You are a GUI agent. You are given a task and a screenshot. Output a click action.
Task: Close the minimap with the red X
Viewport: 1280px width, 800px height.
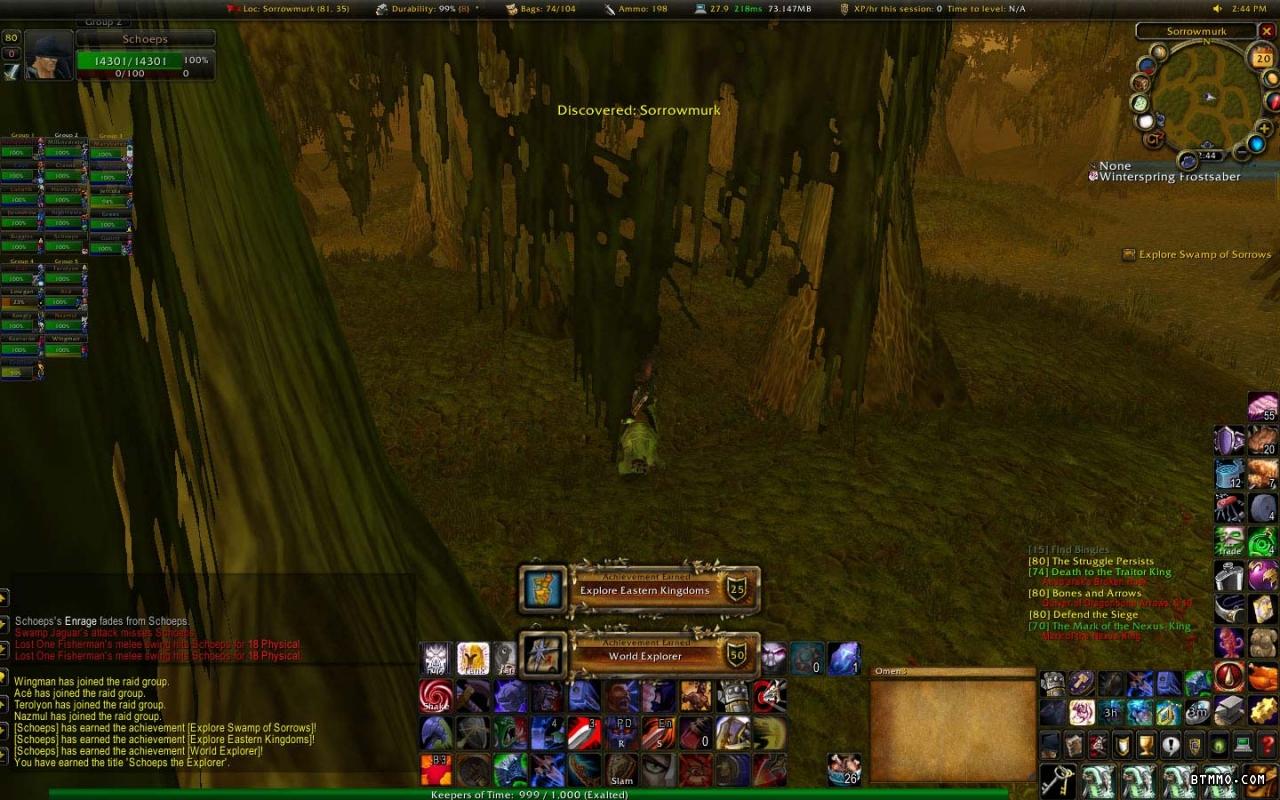pos(1267,31)
